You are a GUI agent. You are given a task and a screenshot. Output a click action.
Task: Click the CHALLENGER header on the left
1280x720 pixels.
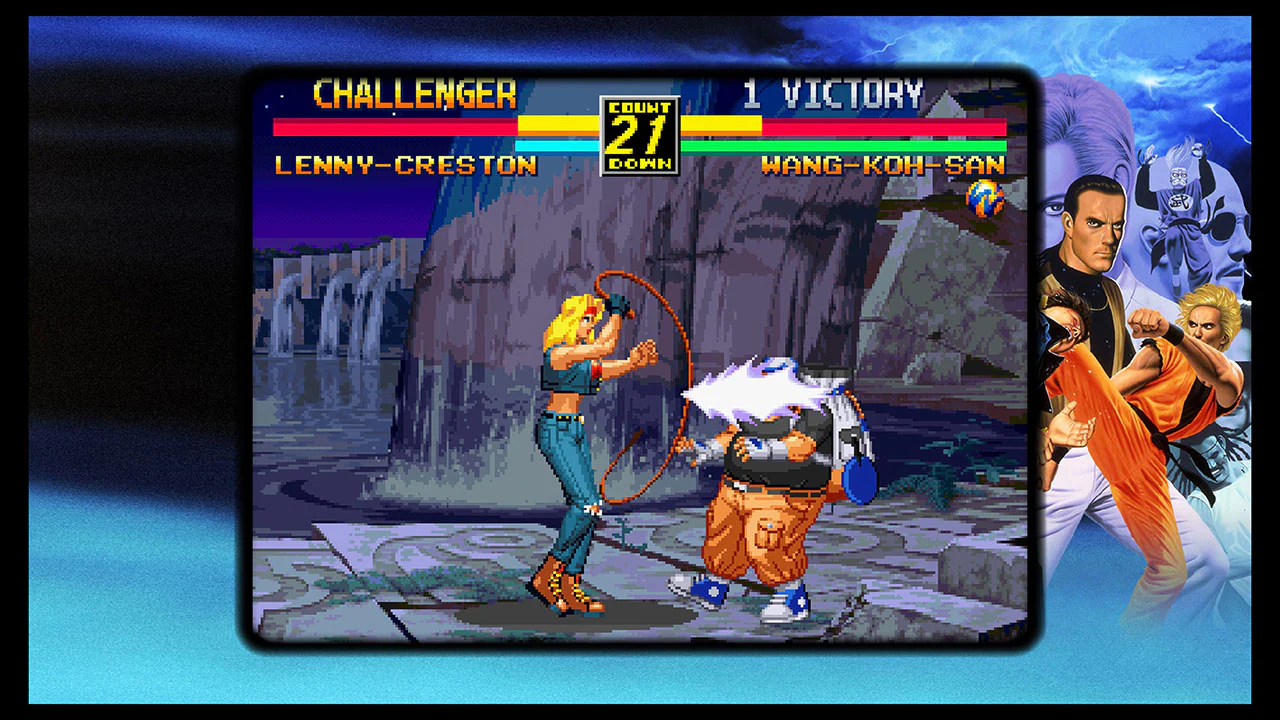414,95
